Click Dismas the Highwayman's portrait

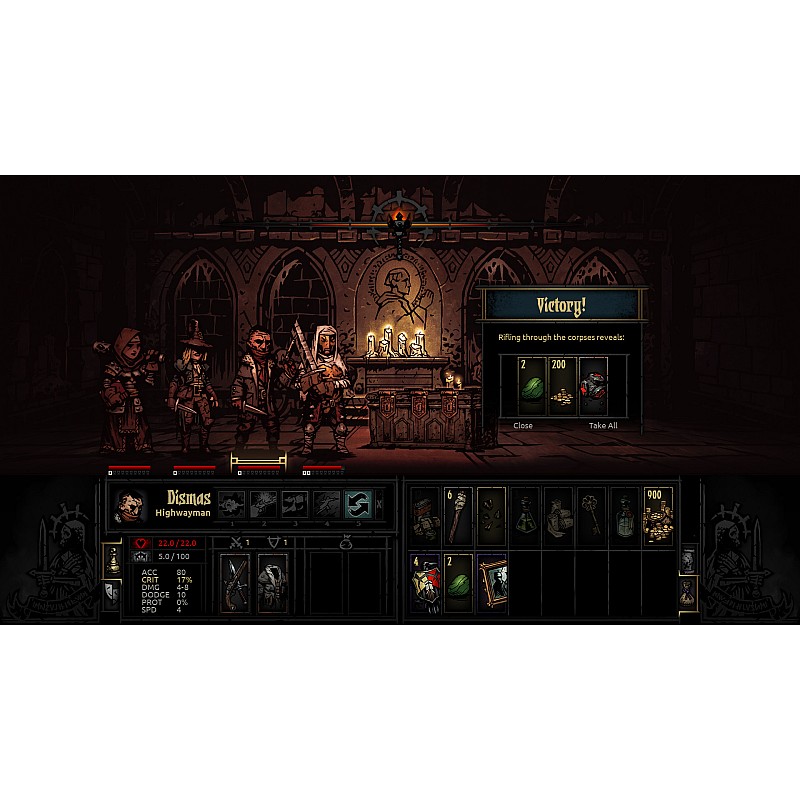pyautogui.click(x=130, y=506)
